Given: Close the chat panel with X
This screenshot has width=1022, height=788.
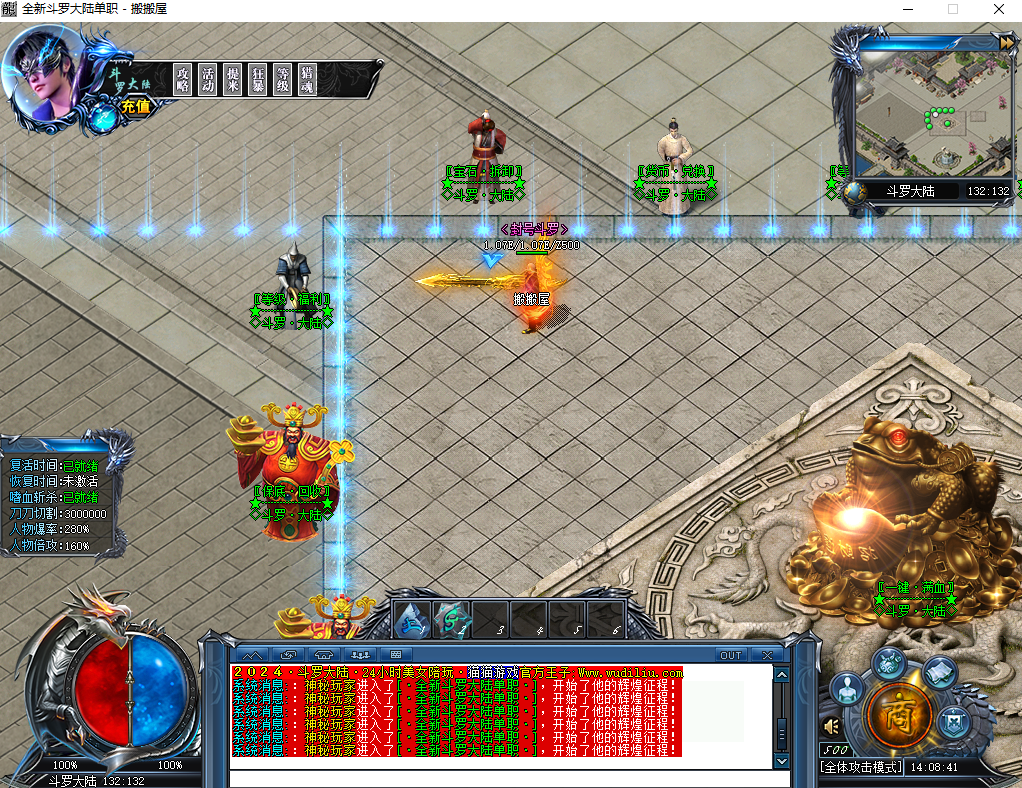Looking at the screenshot, I should [767, 655].
